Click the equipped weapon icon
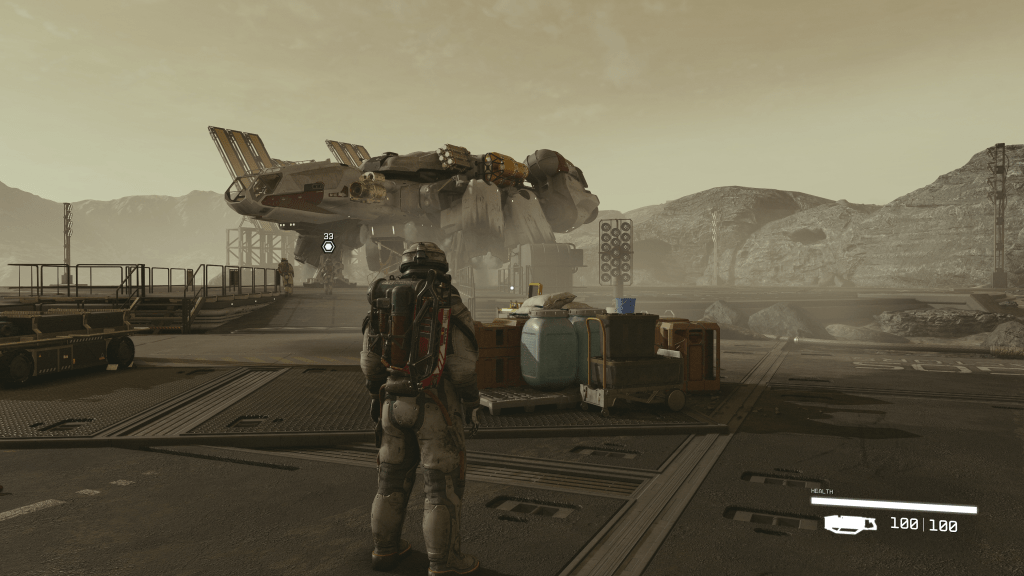 (x=850, y=523)
